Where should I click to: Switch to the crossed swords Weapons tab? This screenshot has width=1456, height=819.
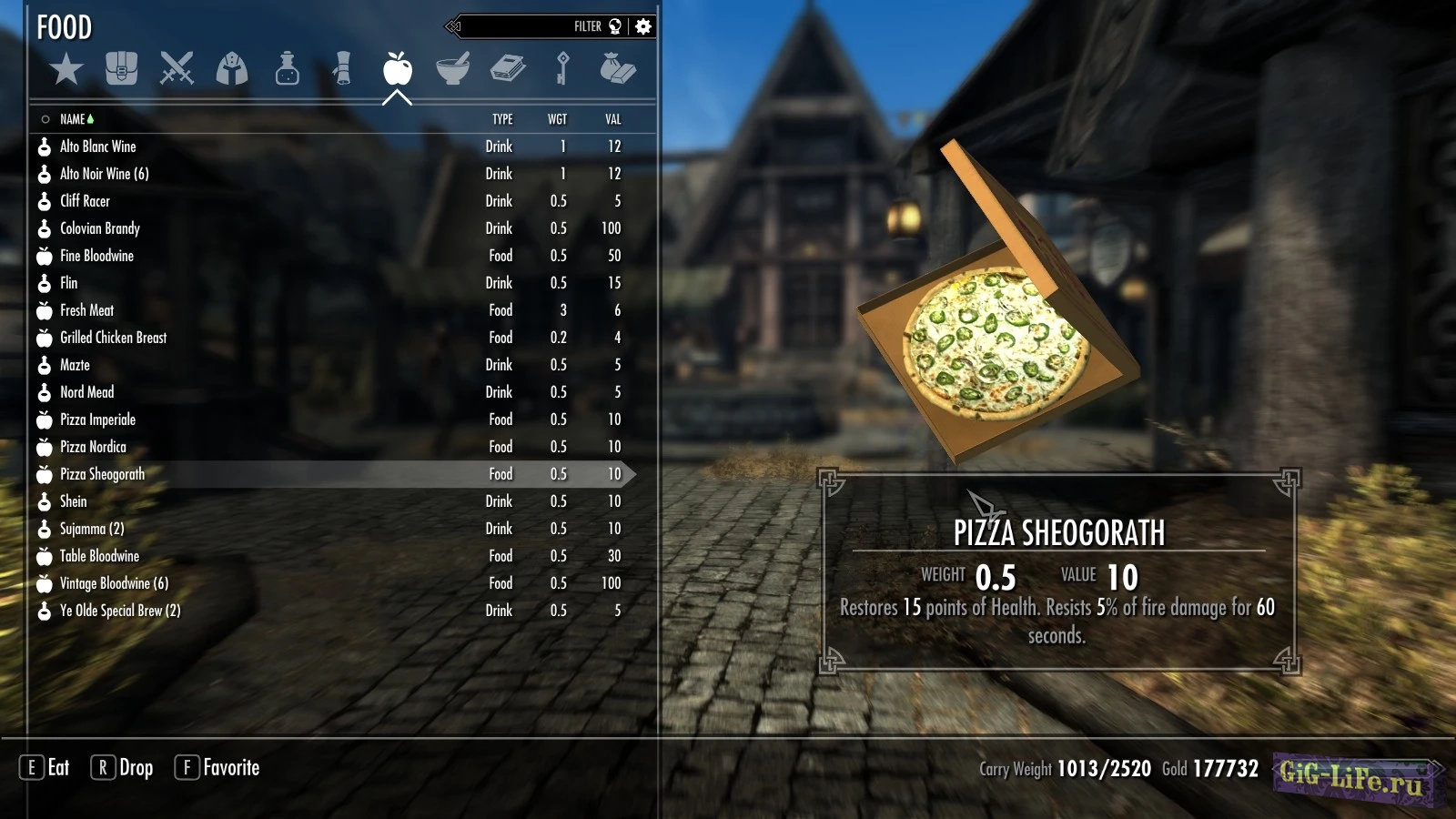click(177, 69)
